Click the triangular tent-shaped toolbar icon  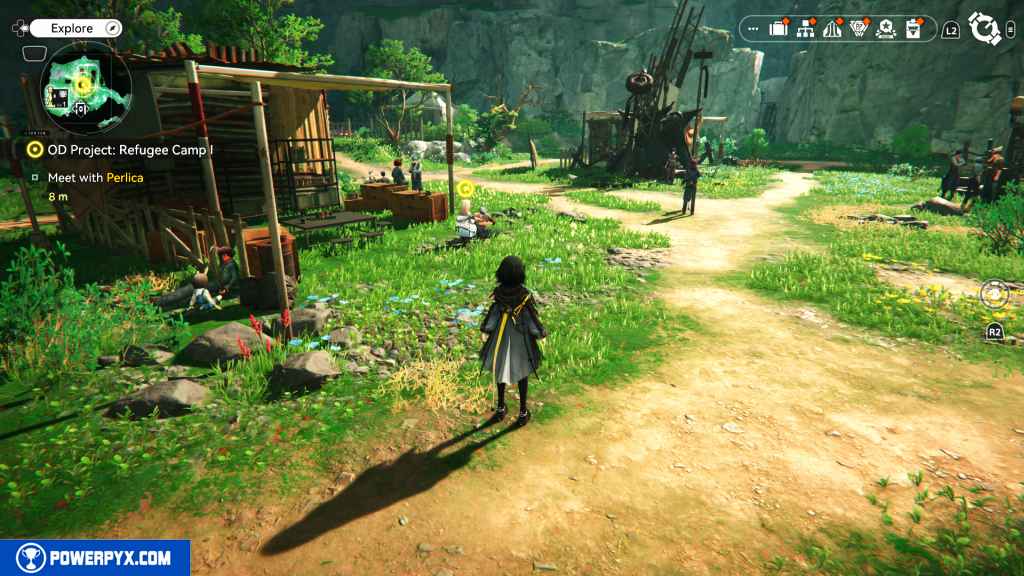tap(831, 29)
